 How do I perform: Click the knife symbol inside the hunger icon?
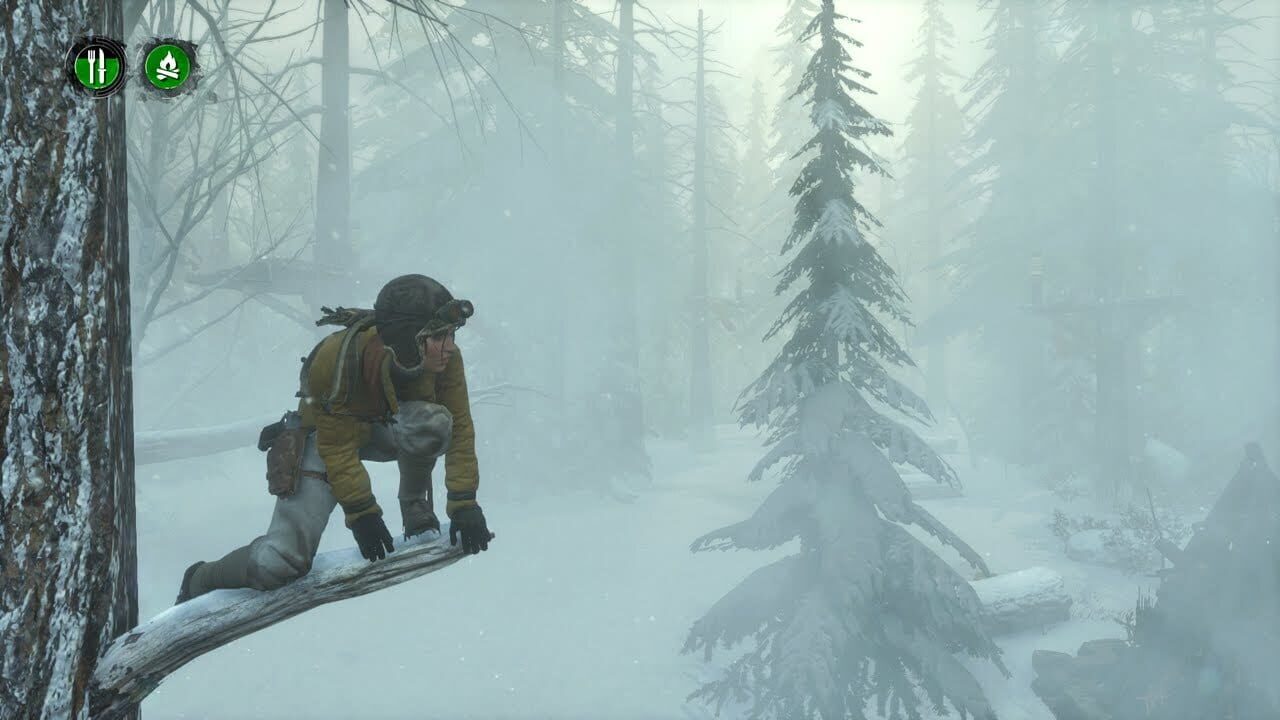coord(102,65)
